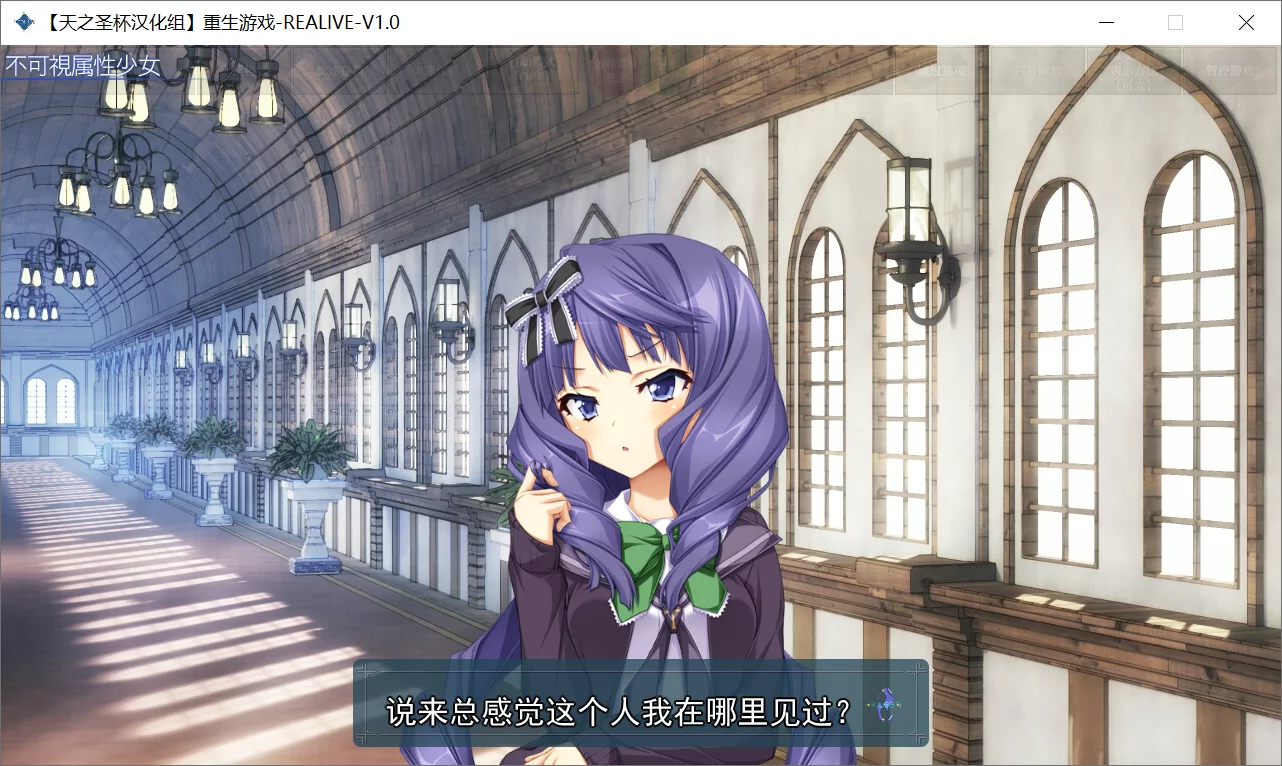
Task: Click the diamond game icon in the title bar
Action: 18,21
